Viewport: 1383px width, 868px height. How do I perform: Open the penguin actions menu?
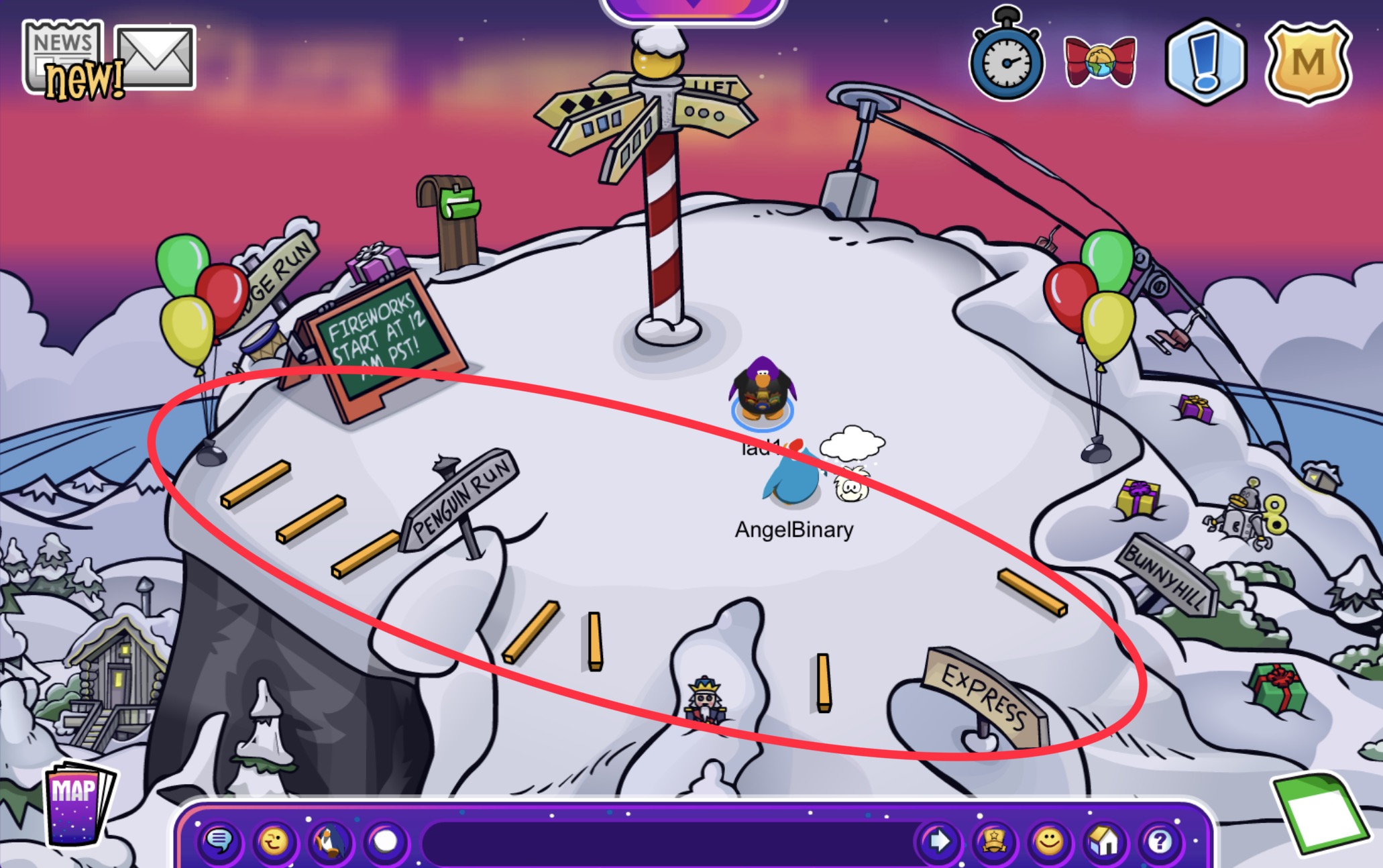pyautogui.click(x=329, y=841)
